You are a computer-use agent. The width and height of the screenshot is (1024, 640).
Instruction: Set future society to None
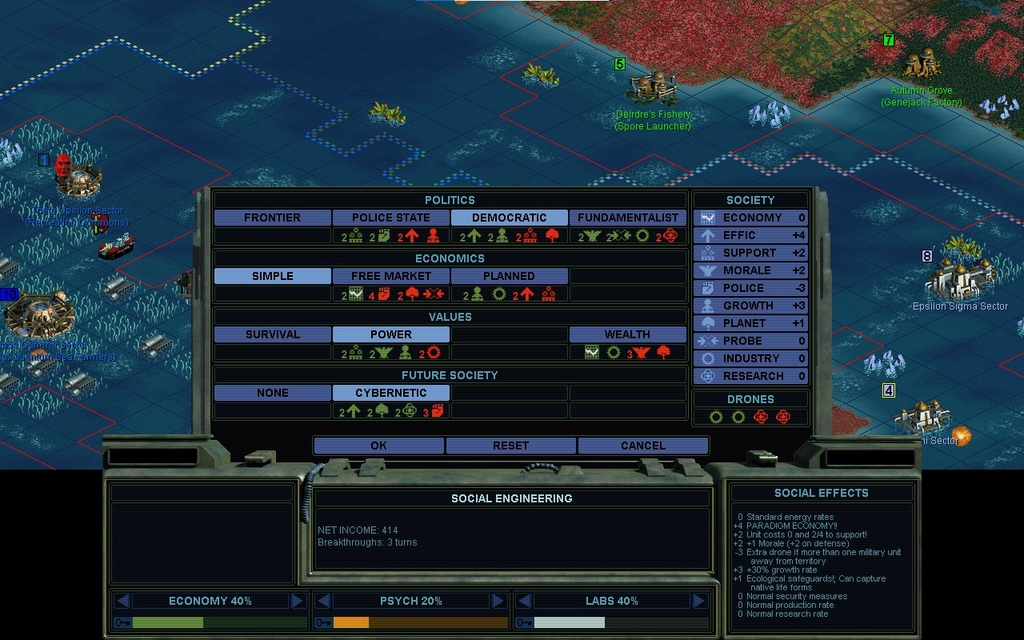(272, 393)
